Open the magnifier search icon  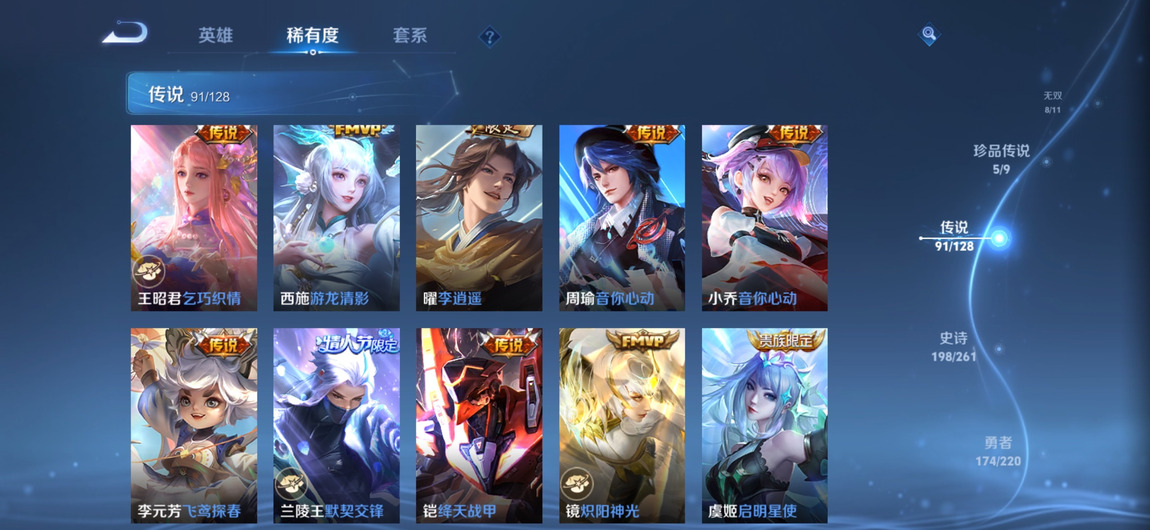click(929, 35)
